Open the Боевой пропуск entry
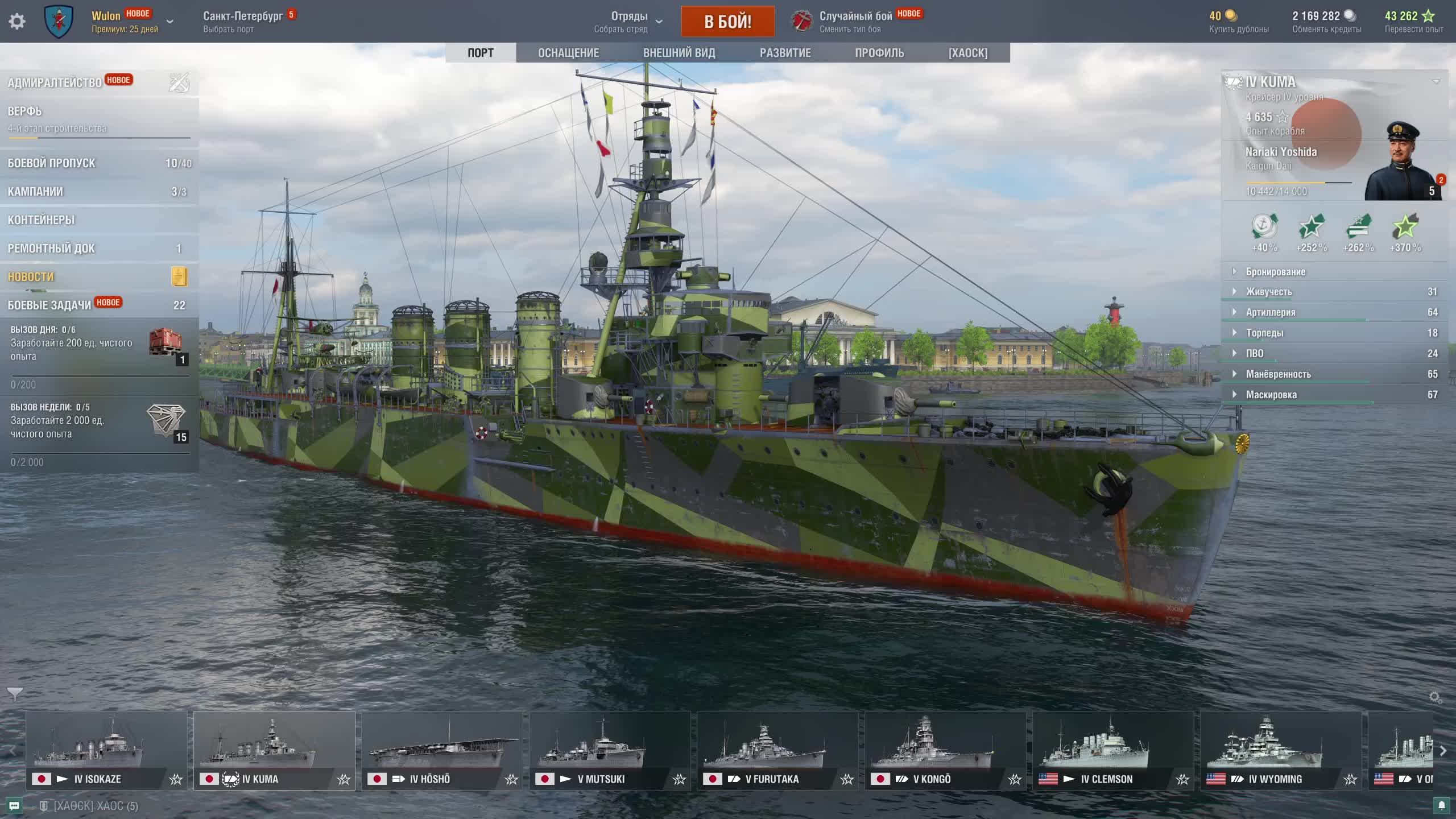 (51, 163)
